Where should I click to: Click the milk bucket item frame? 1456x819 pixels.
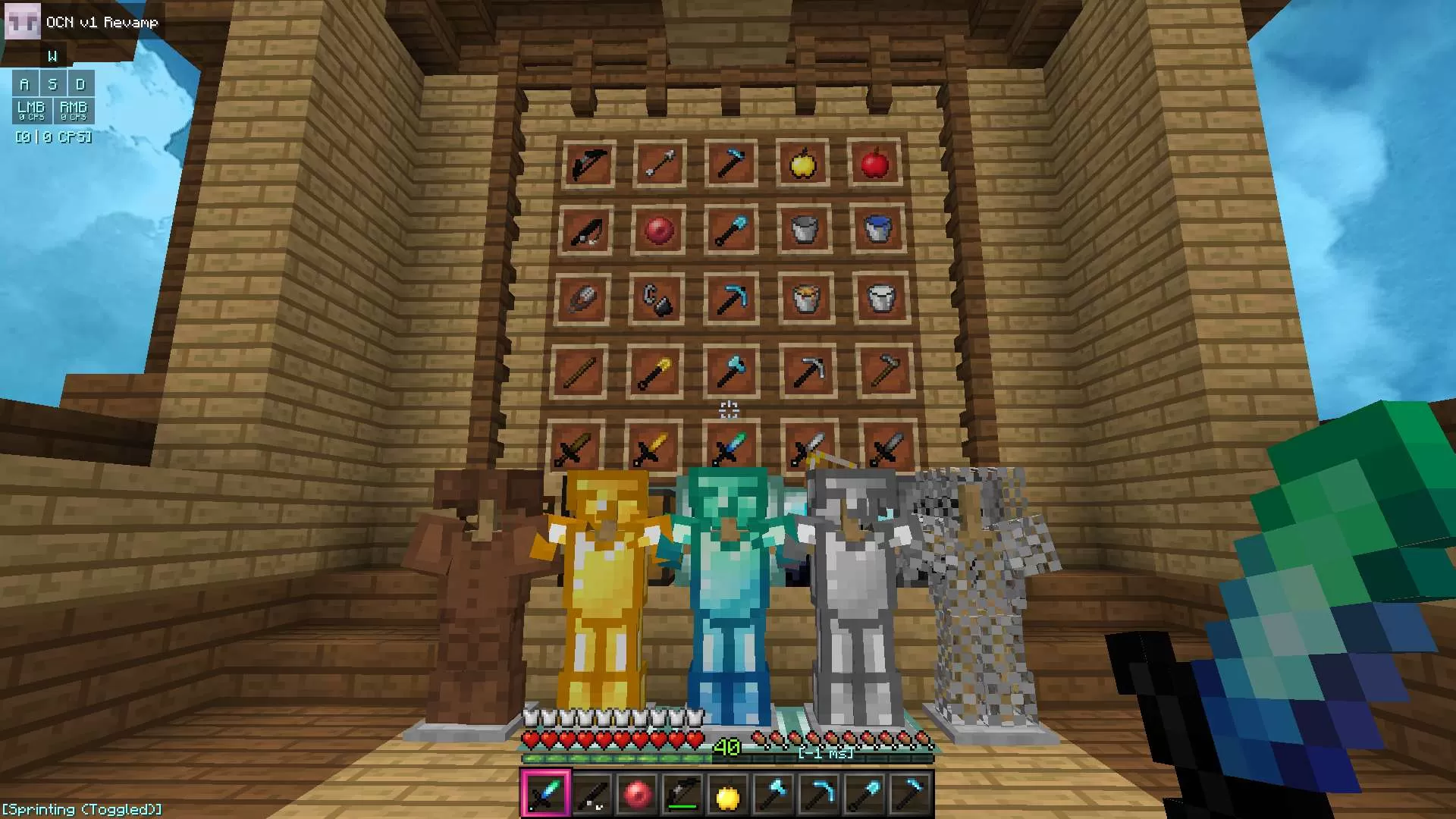[x=878, y=296]
